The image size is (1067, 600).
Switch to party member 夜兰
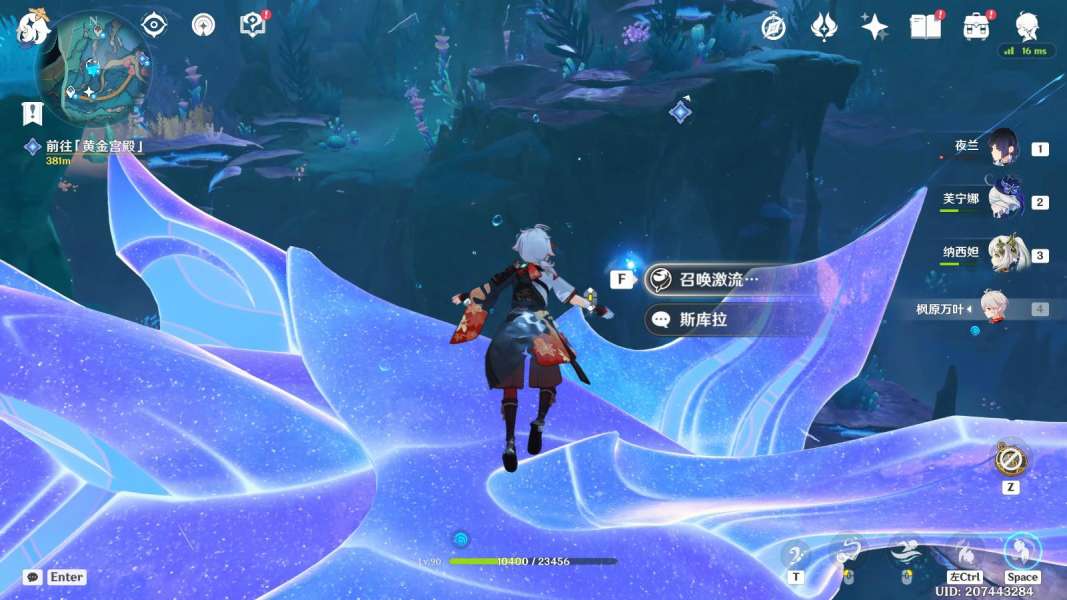tap(1003, 148)
